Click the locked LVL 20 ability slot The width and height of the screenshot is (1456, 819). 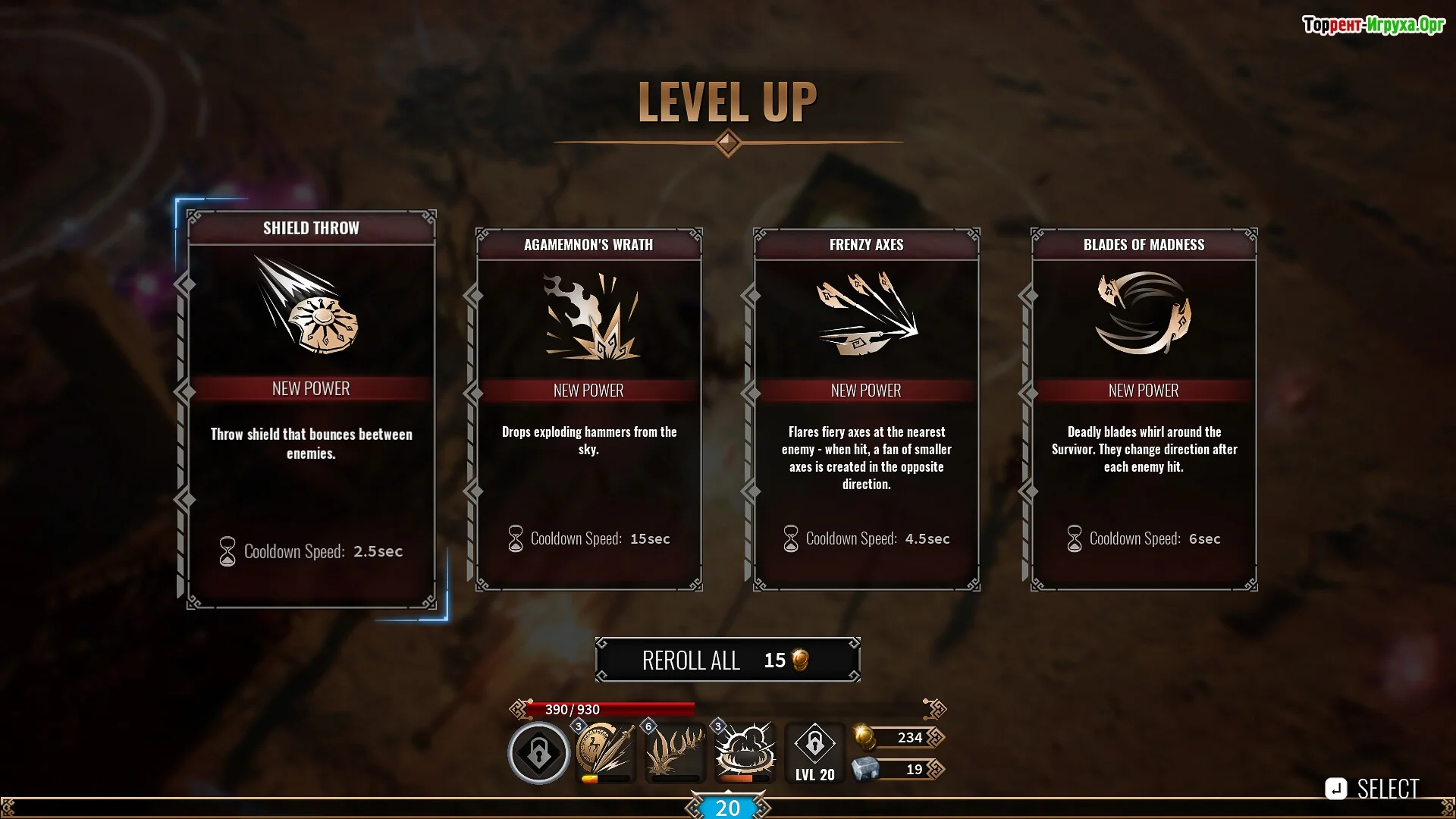pos(814,752)
